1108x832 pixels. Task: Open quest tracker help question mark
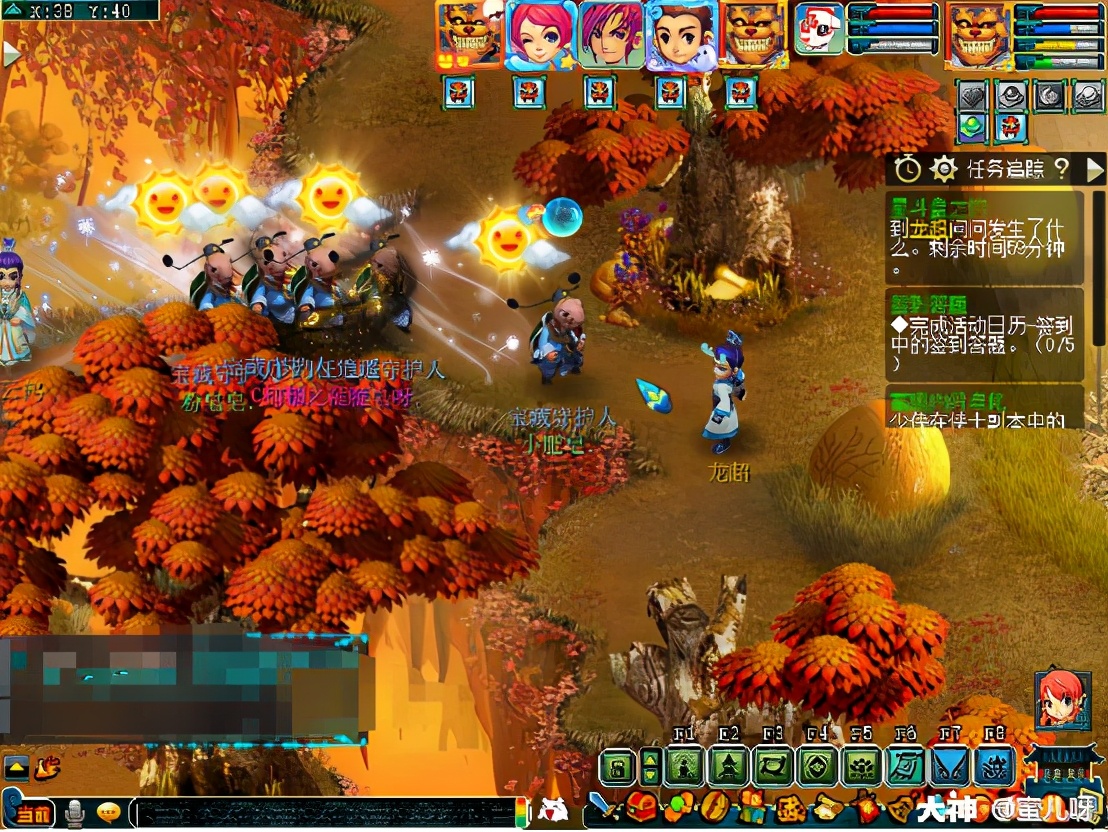pos(1062,169)
